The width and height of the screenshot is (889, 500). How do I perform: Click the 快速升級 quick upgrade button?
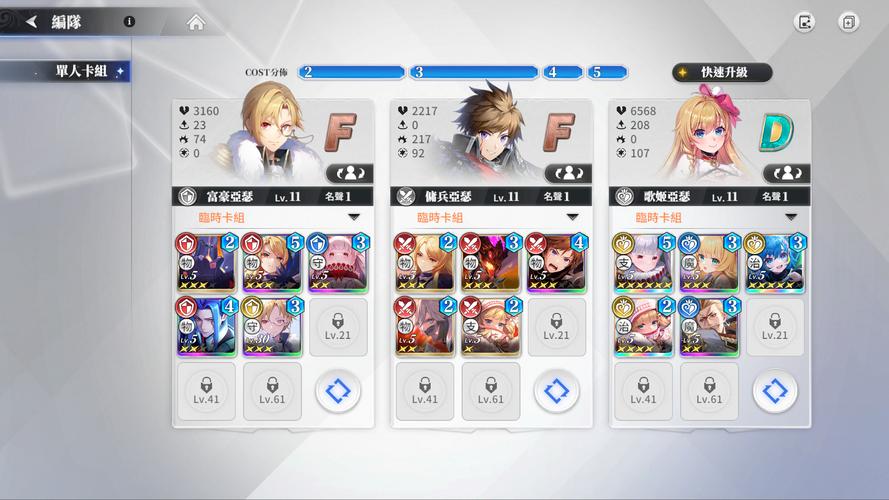click(x=722, y=72)
